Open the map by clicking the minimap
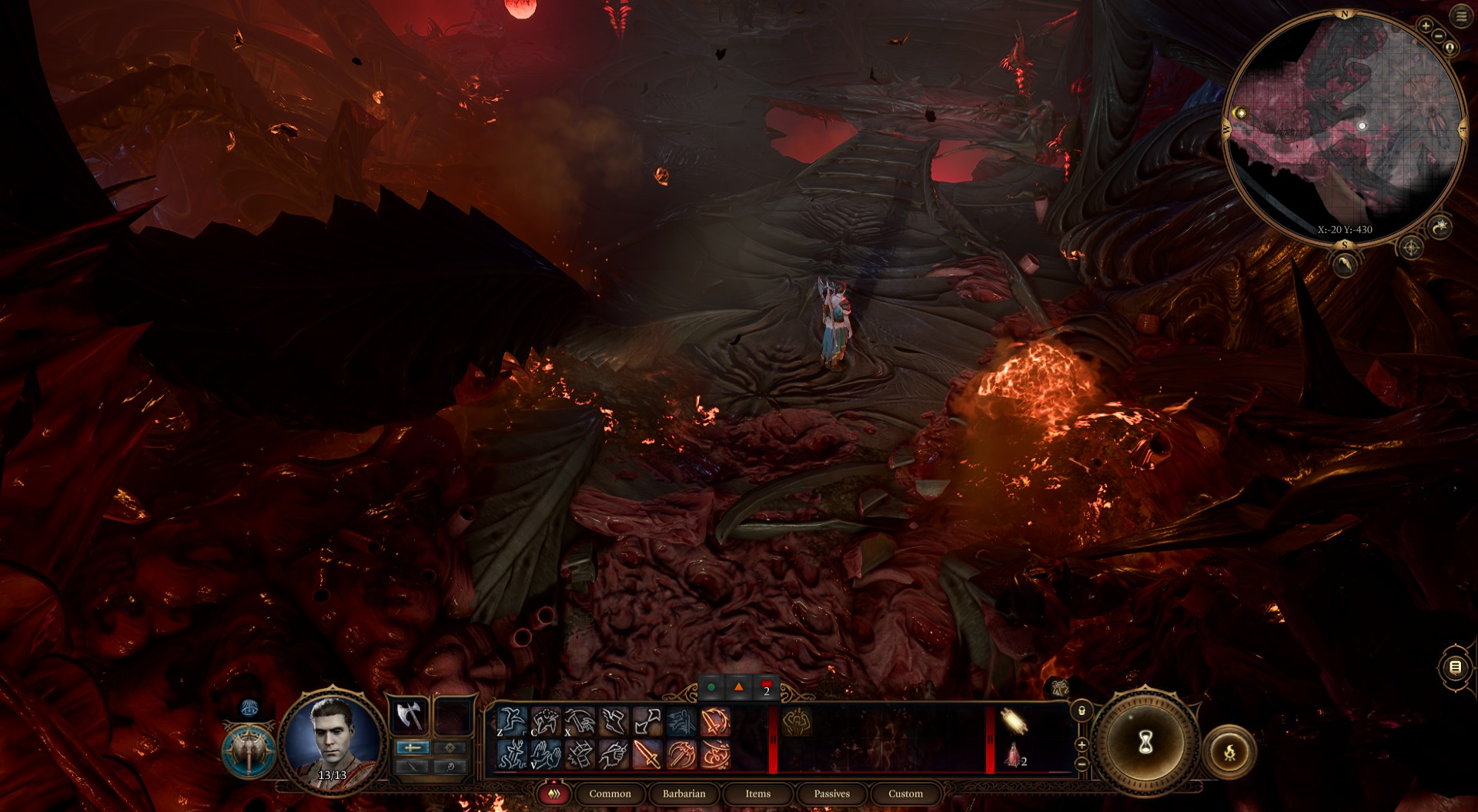Viewport: 1478px width, 812px height. 1343,127
